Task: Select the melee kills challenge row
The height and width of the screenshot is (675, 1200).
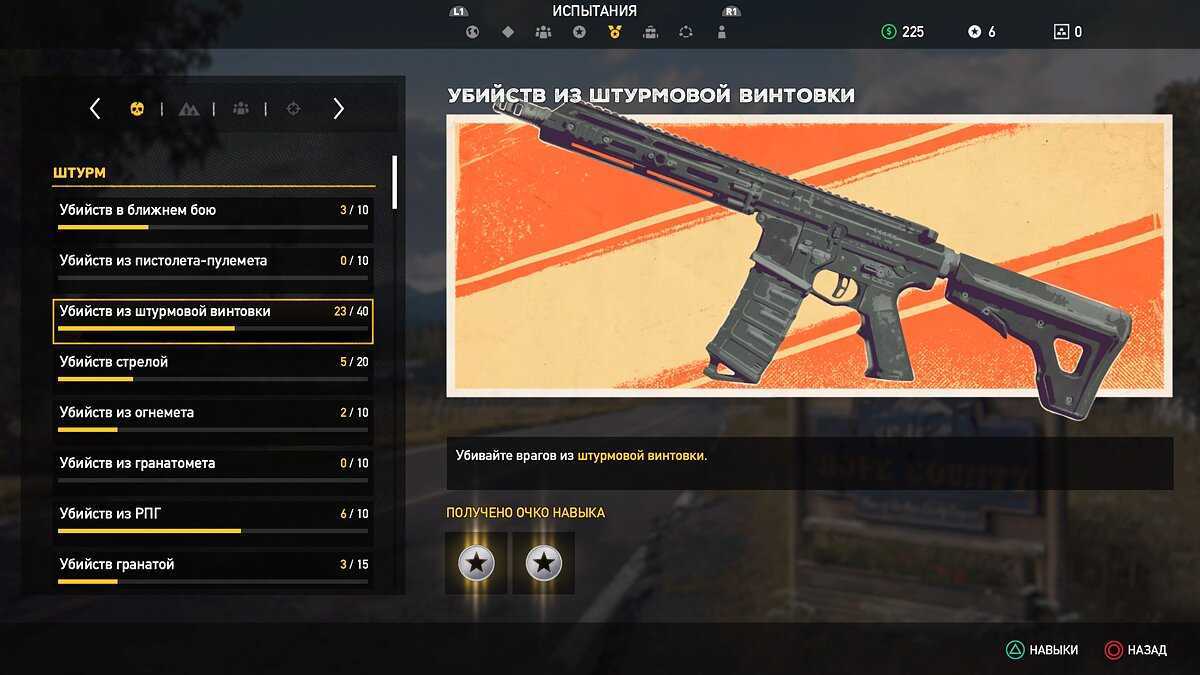Action: pos(213,212)
